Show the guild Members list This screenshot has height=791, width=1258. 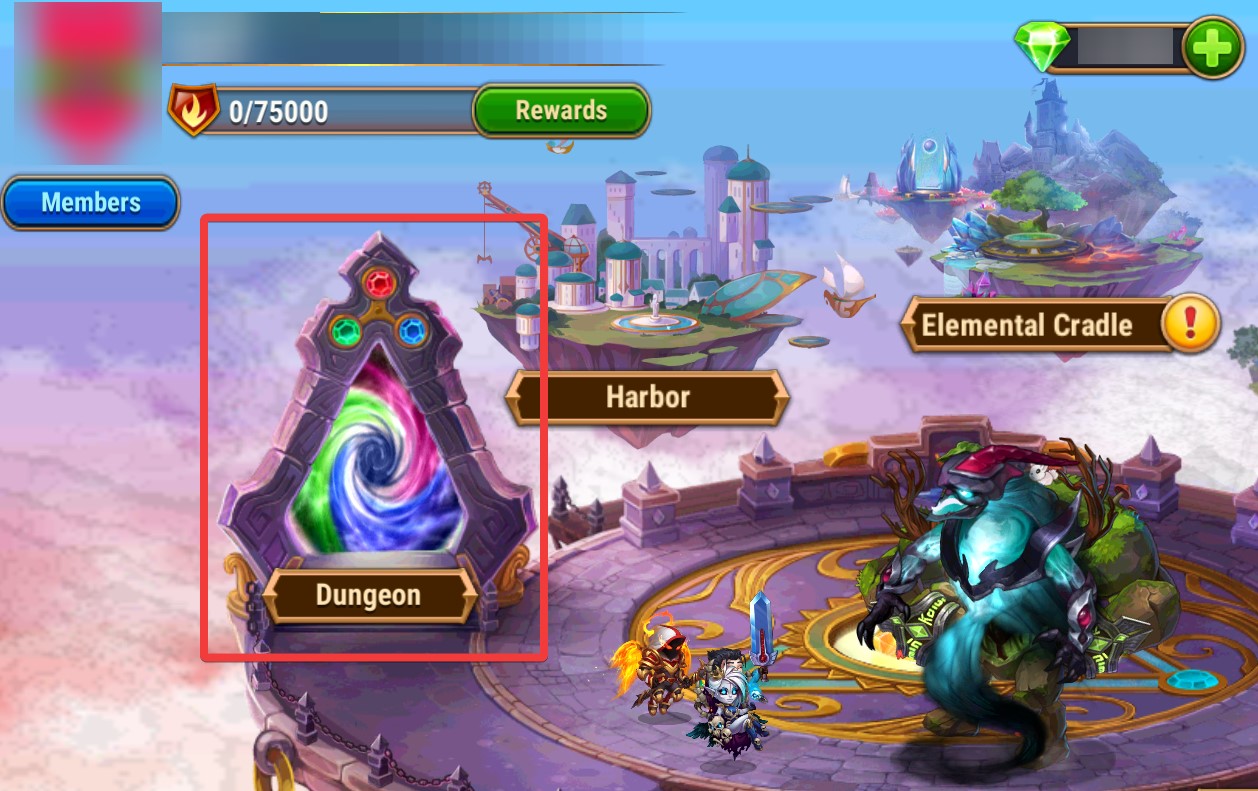(x=90, y=203)
